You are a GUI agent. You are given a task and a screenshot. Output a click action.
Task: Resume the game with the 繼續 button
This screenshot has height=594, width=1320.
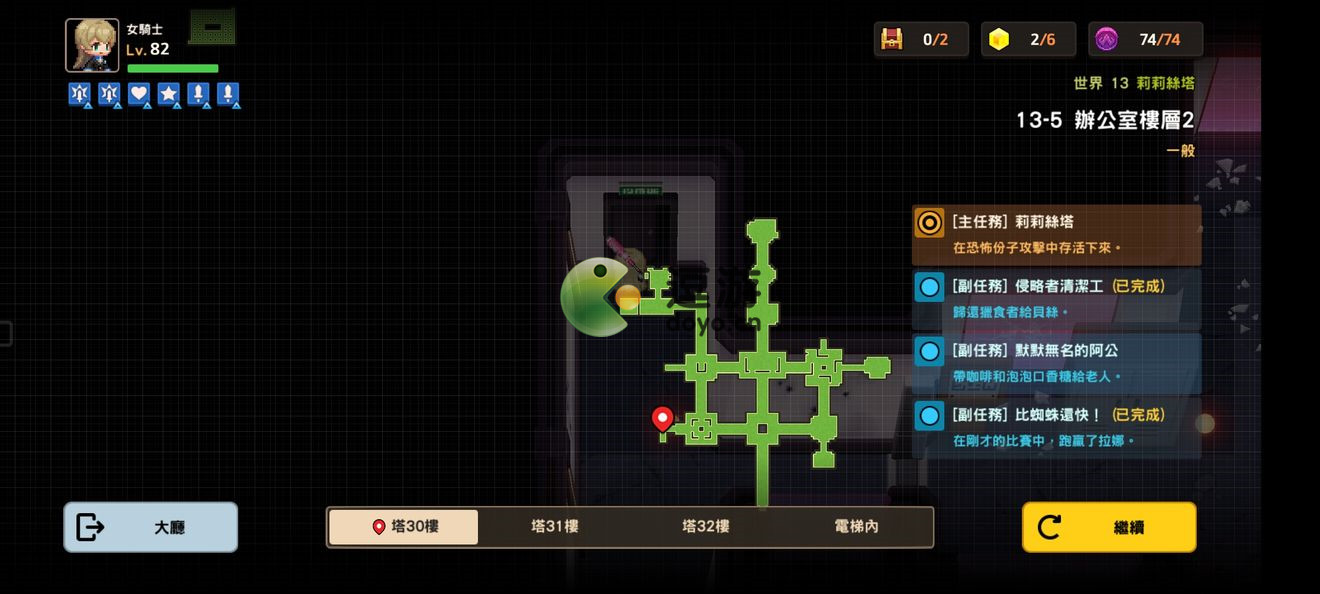(1108, 527)
